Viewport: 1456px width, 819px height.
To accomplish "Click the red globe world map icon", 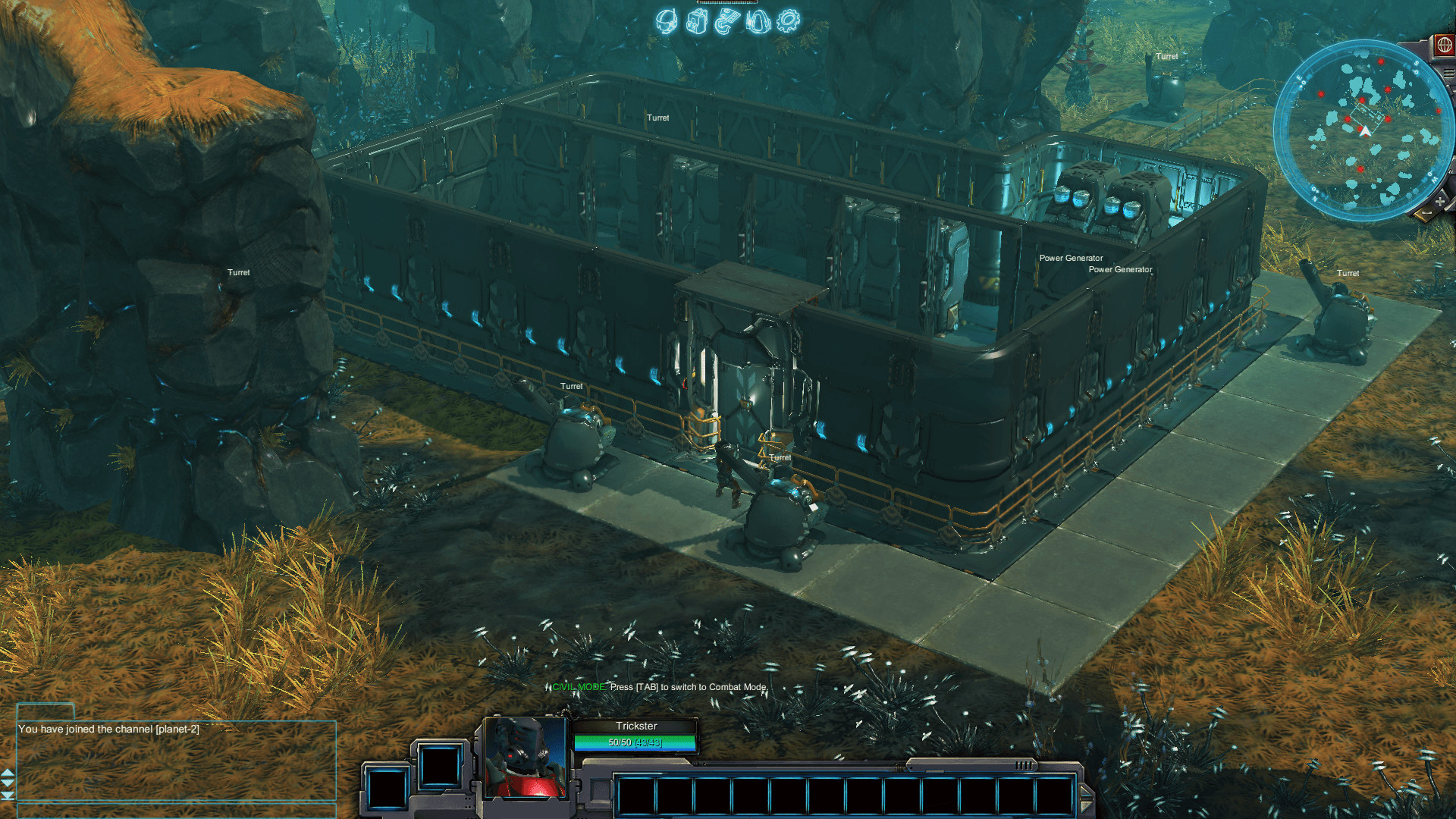I will 1444,45.
